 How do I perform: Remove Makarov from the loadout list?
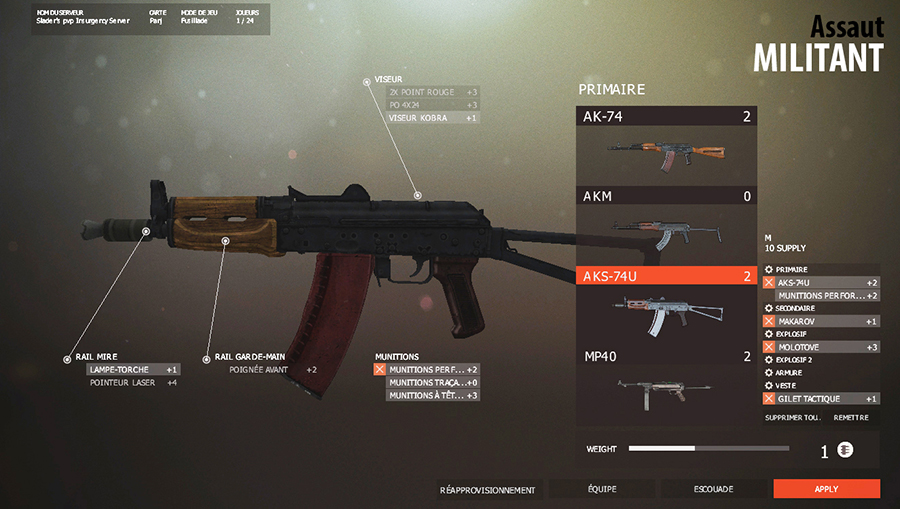click(x=770, y=321)
